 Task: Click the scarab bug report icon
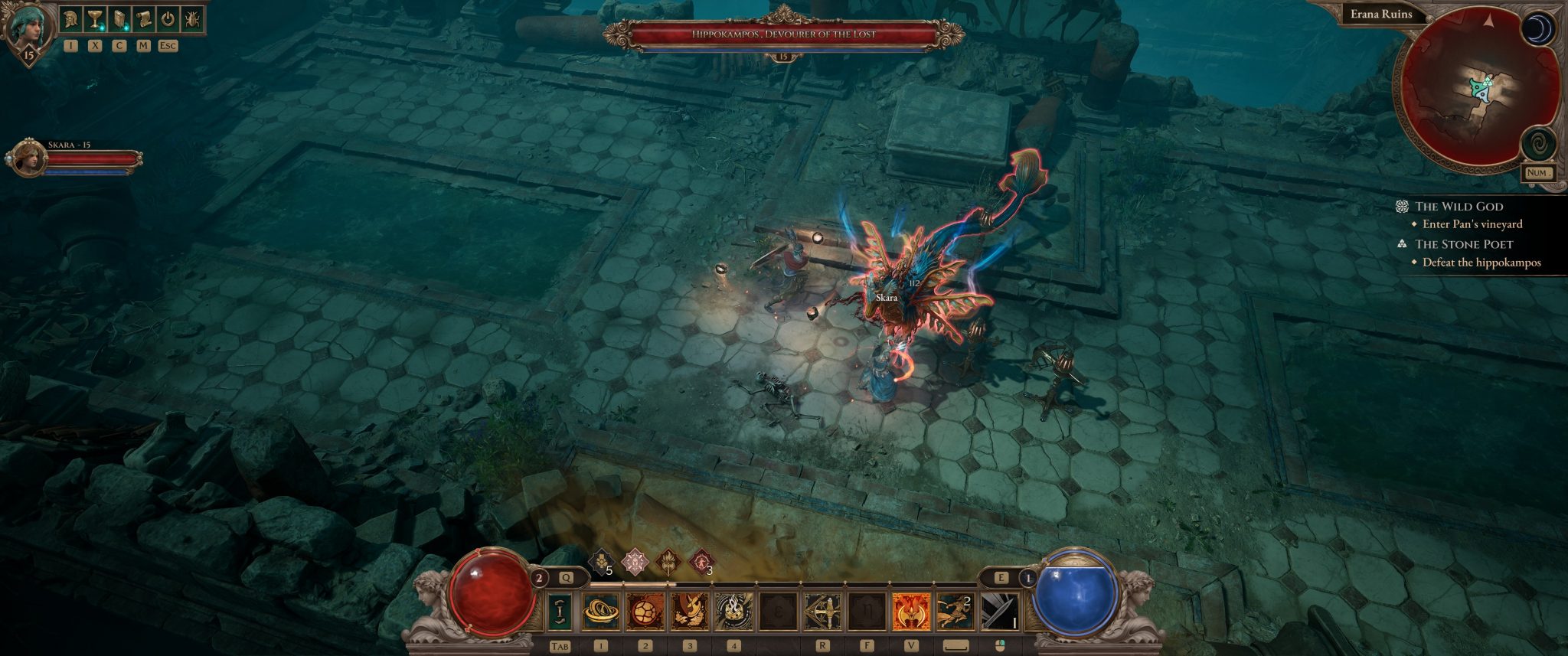click(192, 19)
